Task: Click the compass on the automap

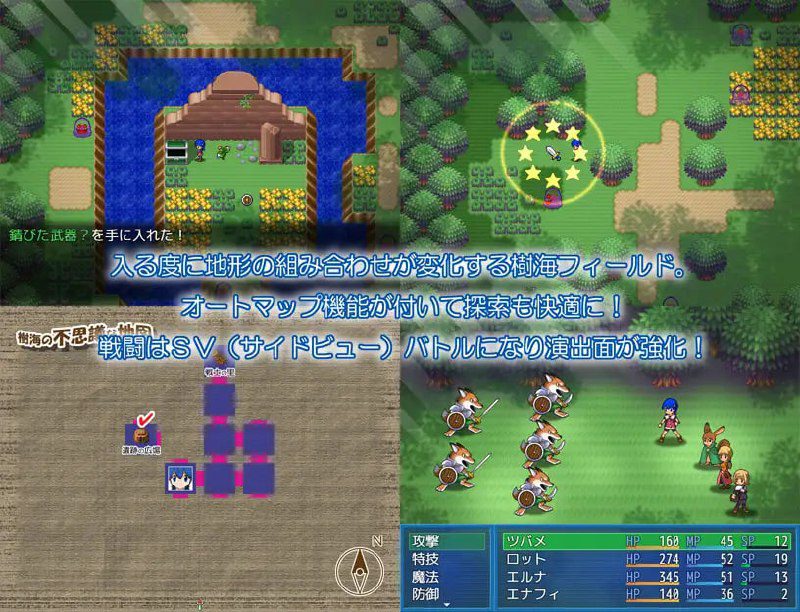Action: [x=357, y=572]
